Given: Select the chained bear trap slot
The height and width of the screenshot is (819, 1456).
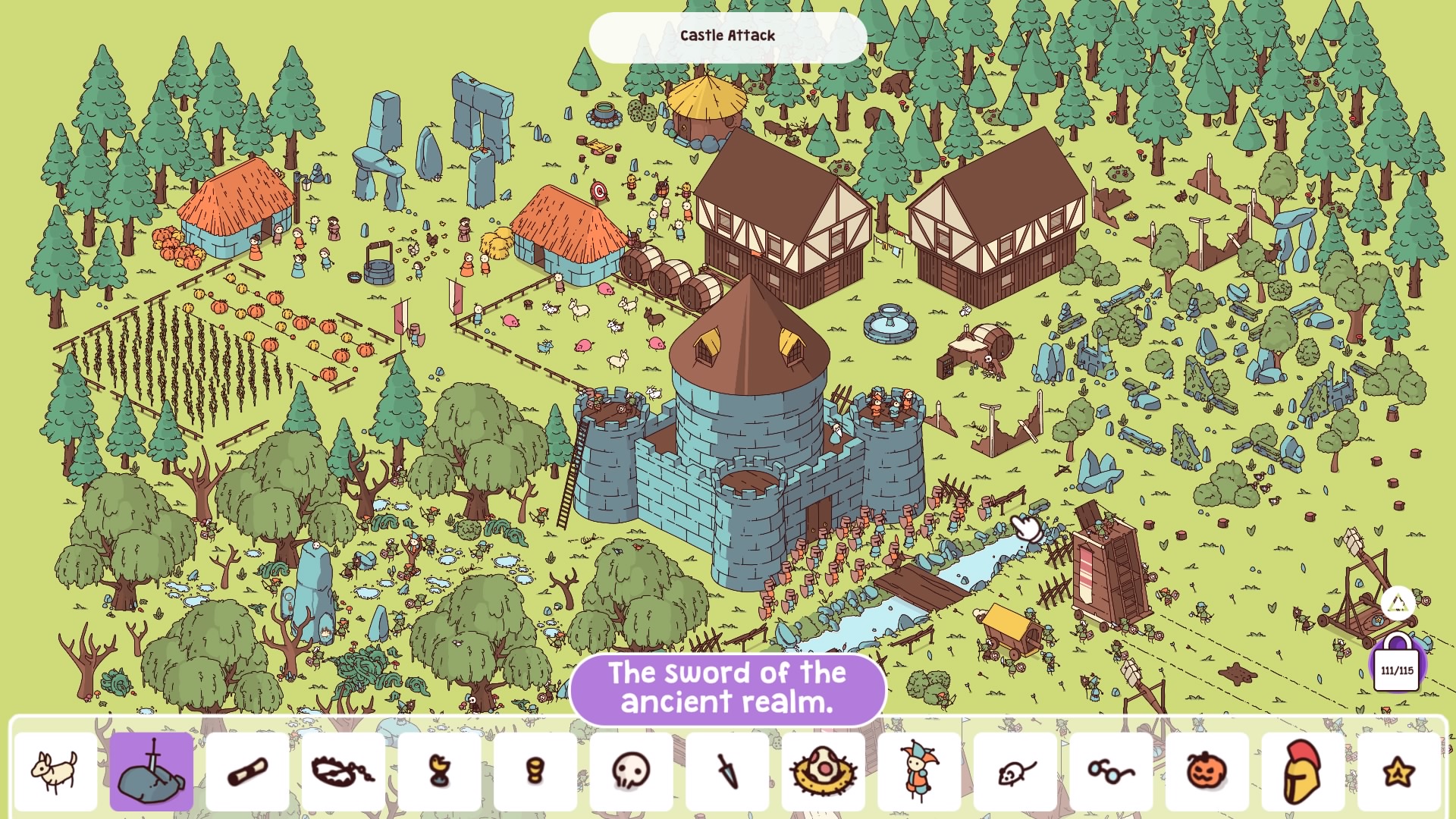Looking at the screenshot, I should [344, 771].
